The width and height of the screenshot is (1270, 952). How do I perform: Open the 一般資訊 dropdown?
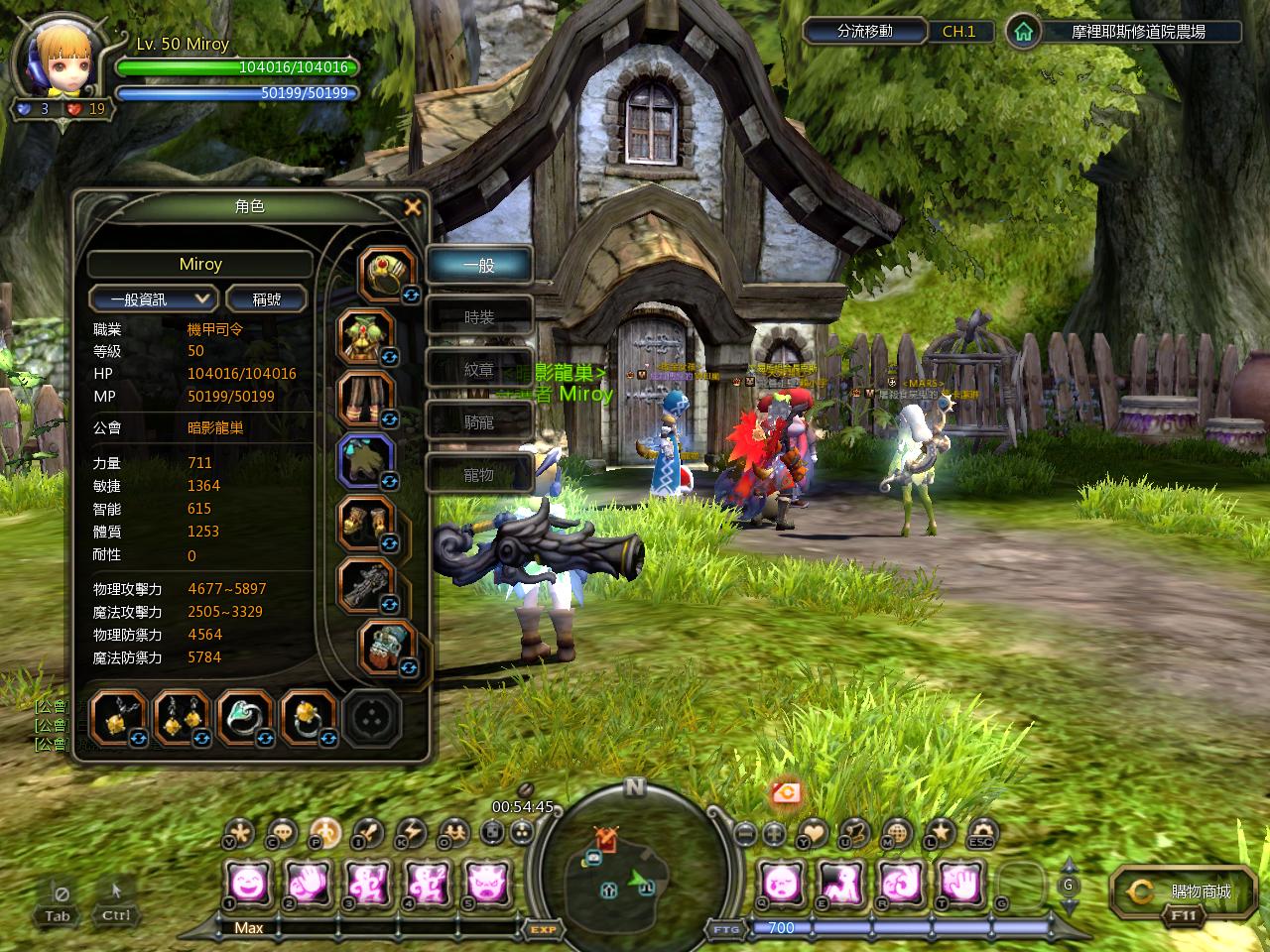coord(153,298)
